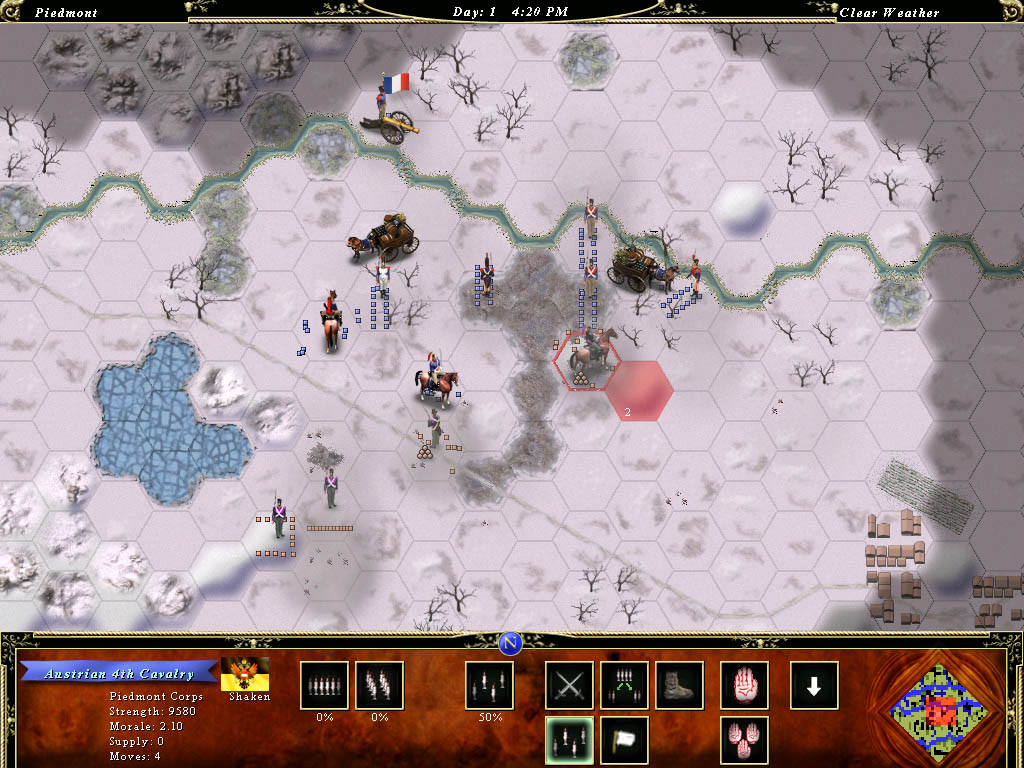
Task: Choose the column formation icon
Action: click(379, 686)
